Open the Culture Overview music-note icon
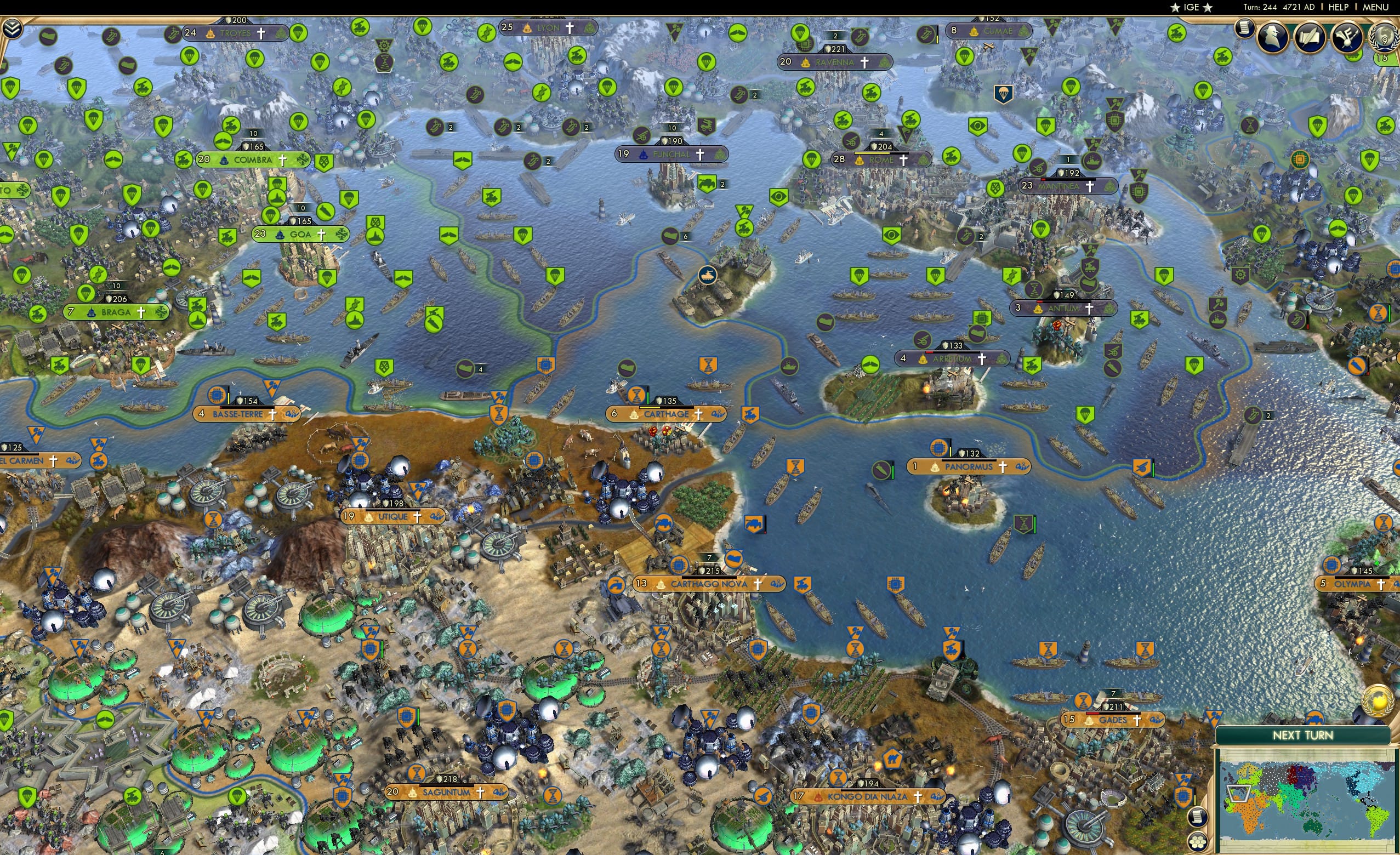1400x855 pixels. click(x=1347, y=38)
